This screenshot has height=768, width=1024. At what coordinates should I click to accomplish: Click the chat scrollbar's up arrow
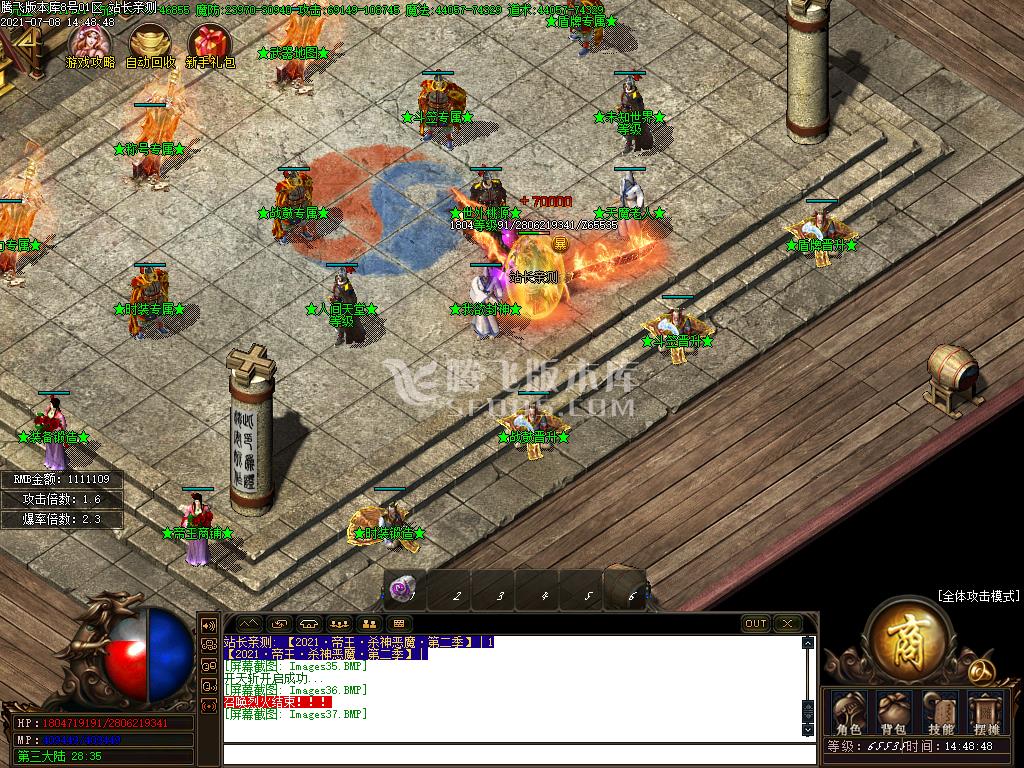tap(808, 642)
